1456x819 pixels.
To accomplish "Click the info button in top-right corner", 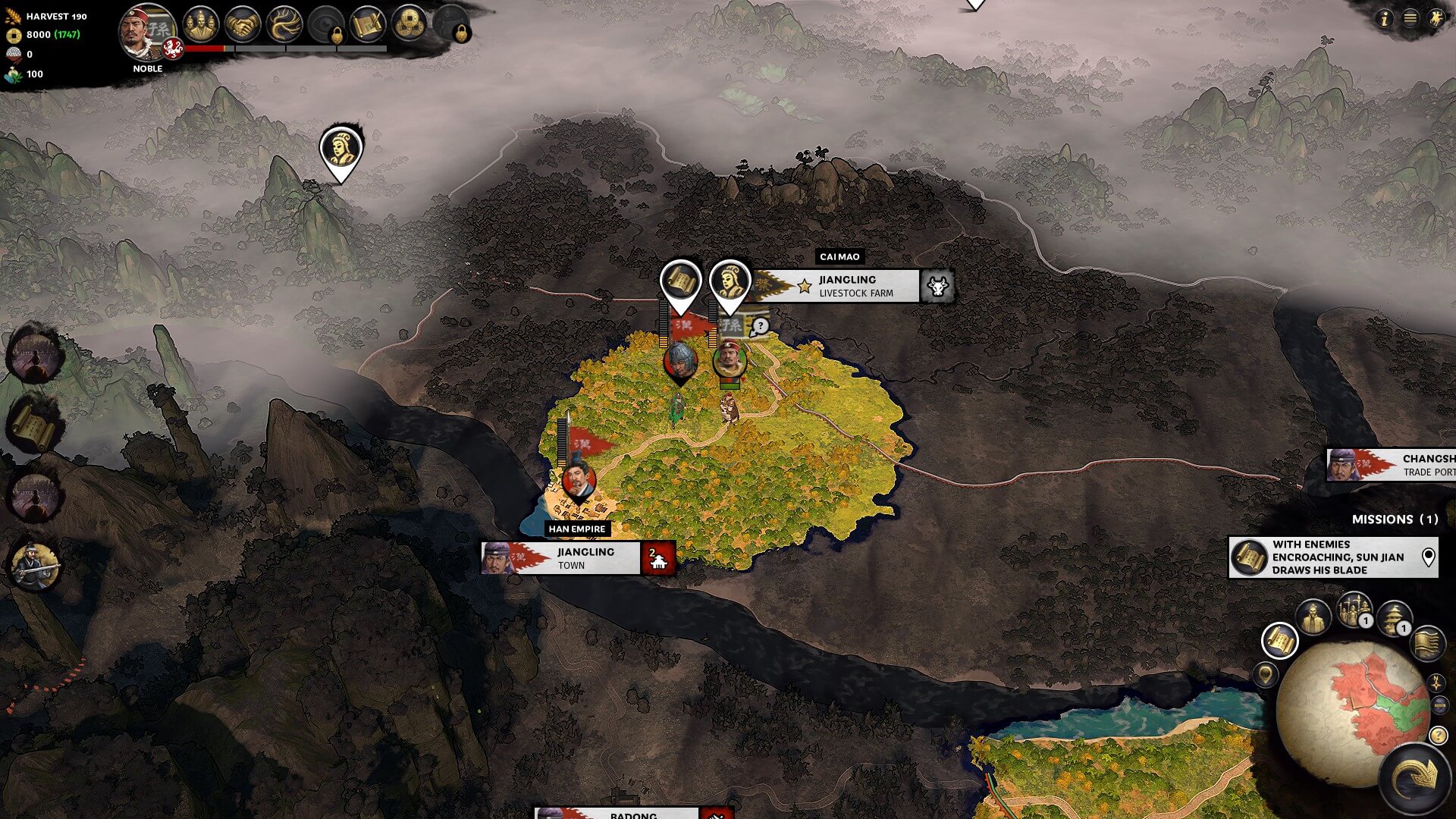I will coord(1385,19).
